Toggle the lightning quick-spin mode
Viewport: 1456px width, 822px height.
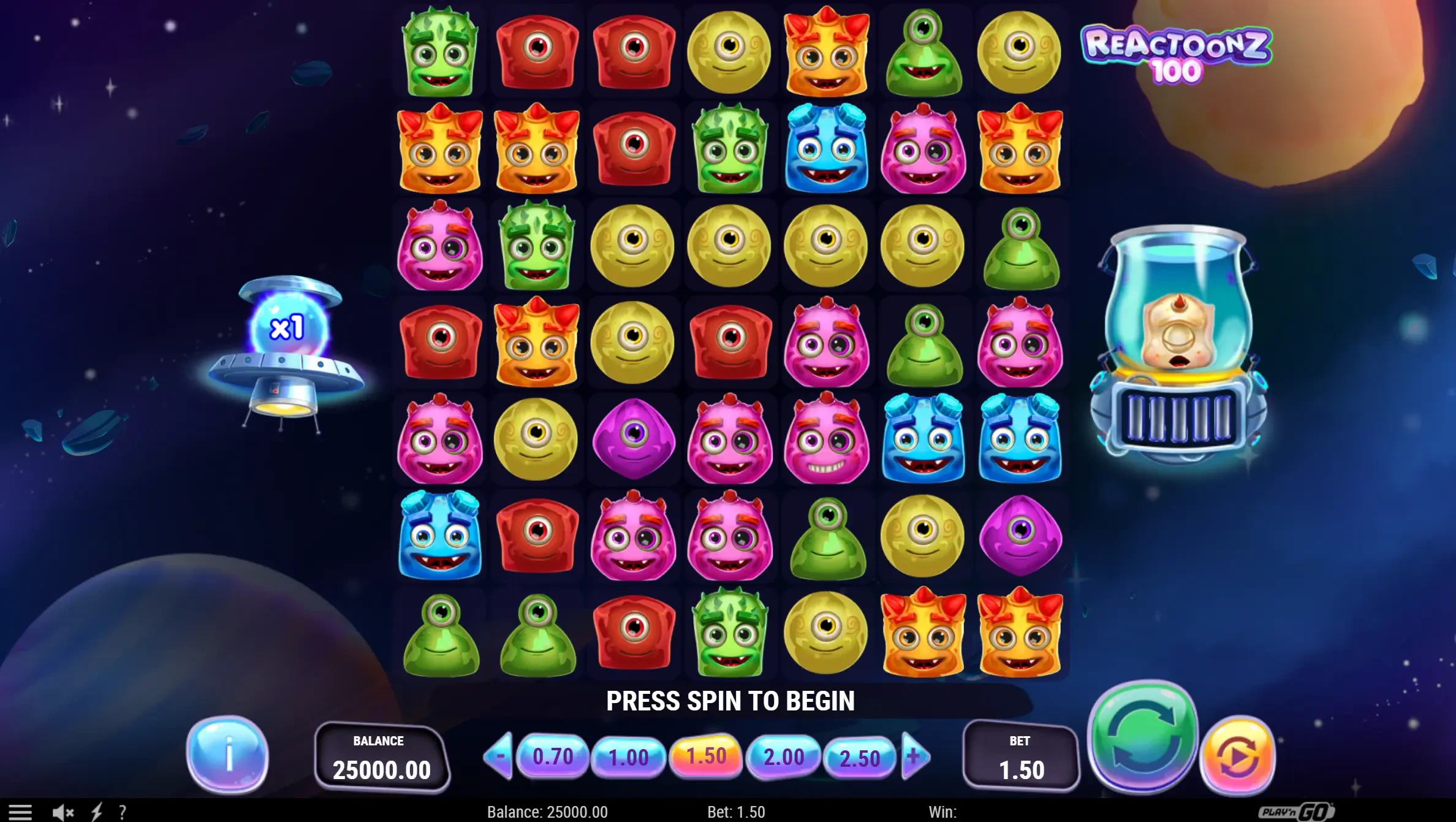click(x=98, y=812)
